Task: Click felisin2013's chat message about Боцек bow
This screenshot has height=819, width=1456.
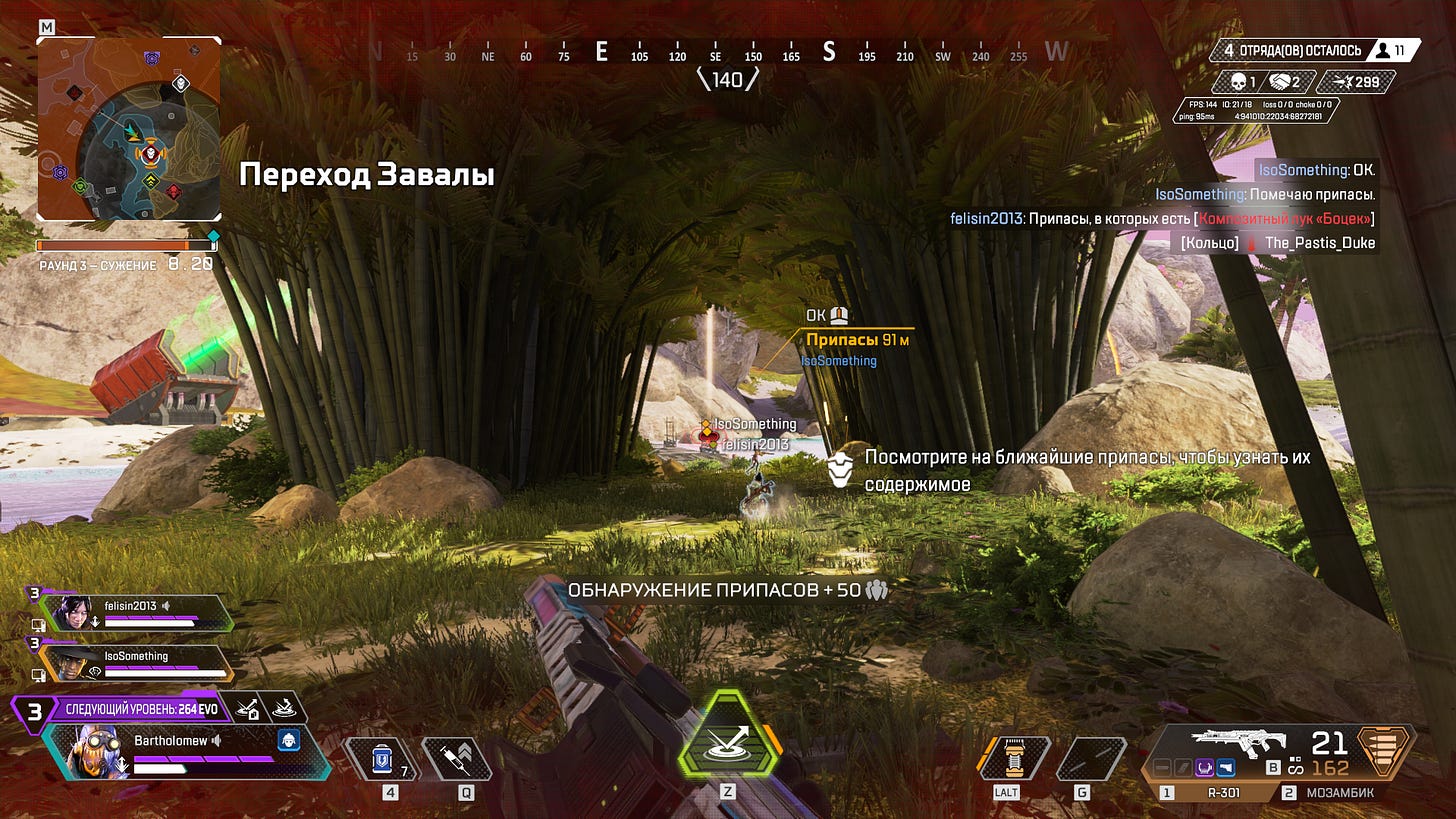Action: click(1162, 219)
